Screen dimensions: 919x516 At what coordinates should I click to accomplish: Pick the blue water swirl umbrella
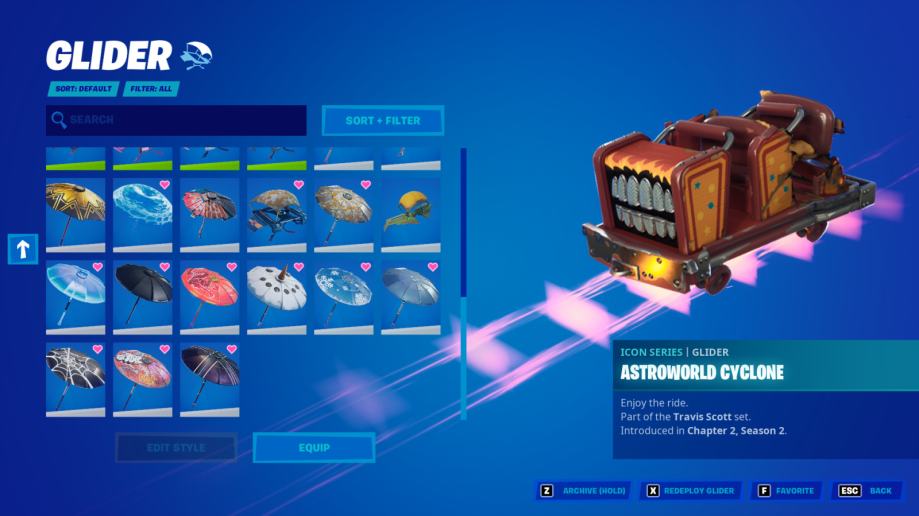point(142,213)
